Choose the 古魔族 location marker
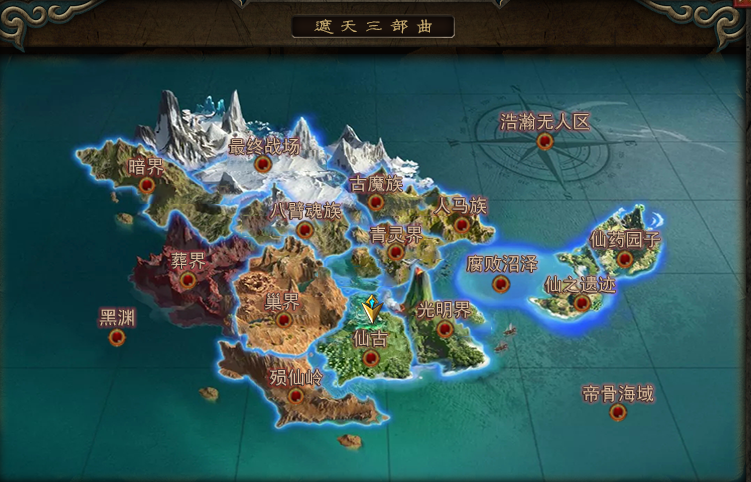The height and width of the screenshot is (482, 751). pyautogui.click(x=376, y=202)
